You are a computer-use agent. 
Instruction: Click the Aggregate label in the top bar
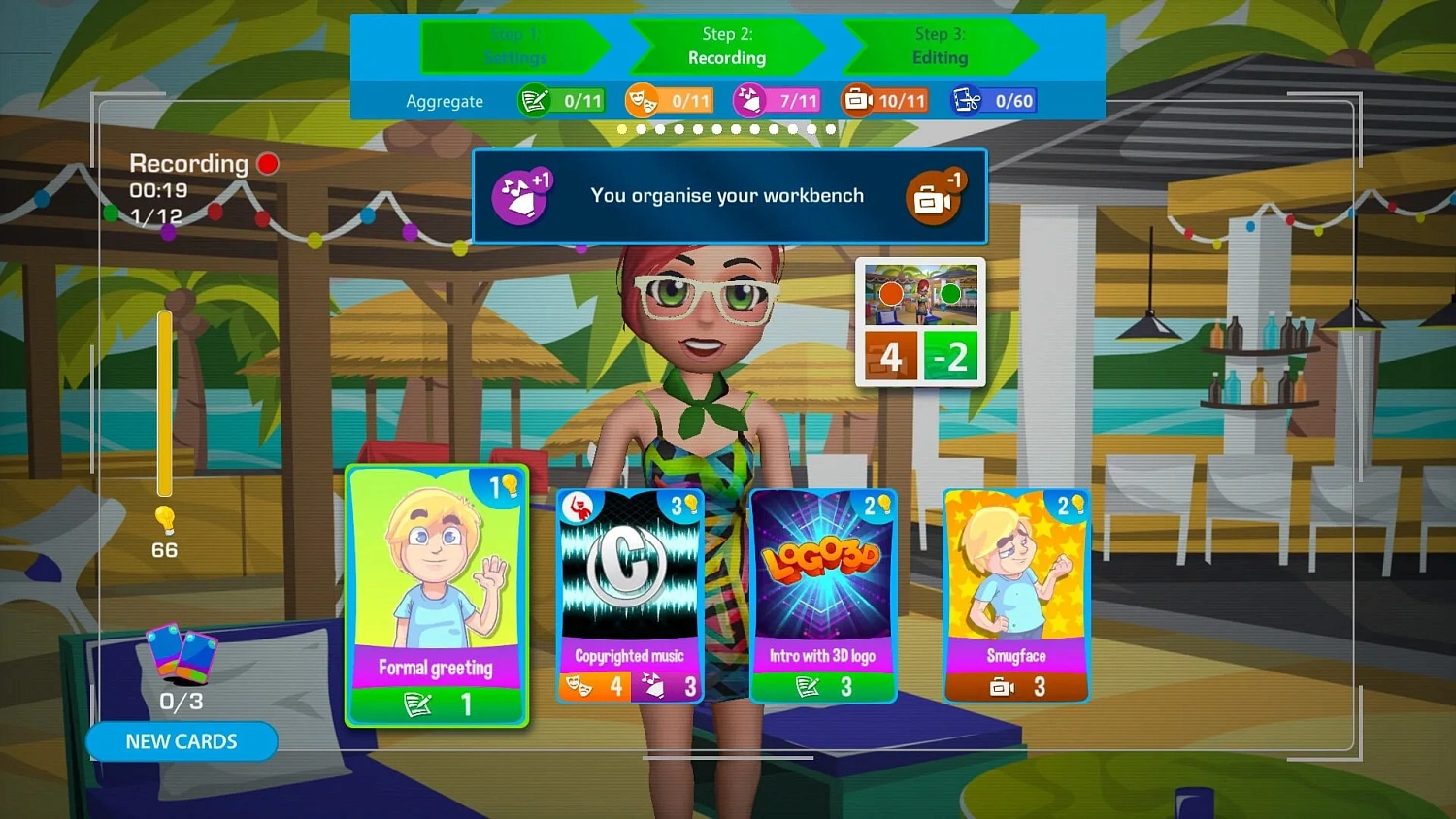click(x=446, y=101)
